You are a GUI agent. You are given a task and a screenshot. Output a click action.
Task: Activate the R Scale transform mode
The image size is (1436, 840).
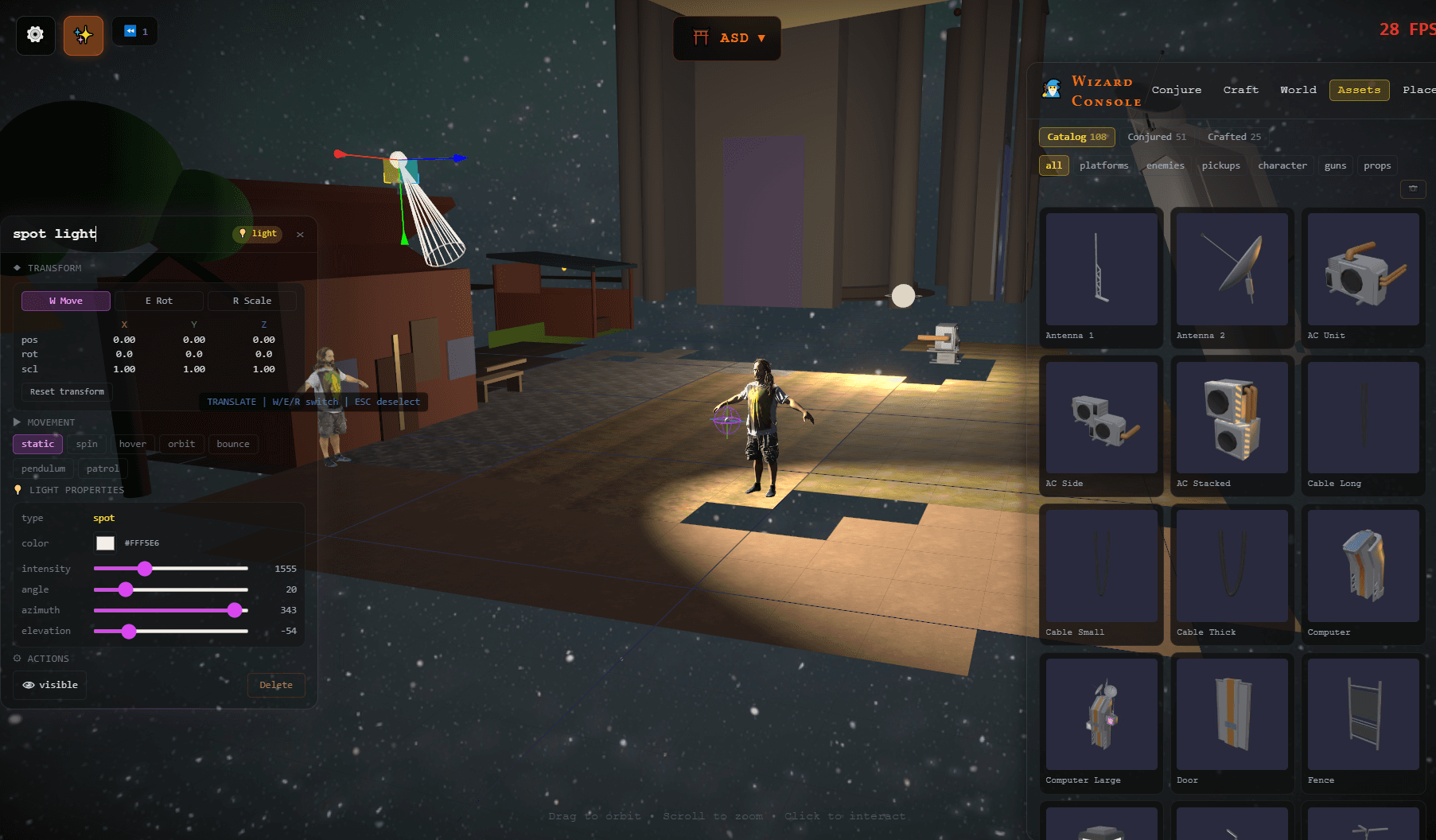click(251, 301)
